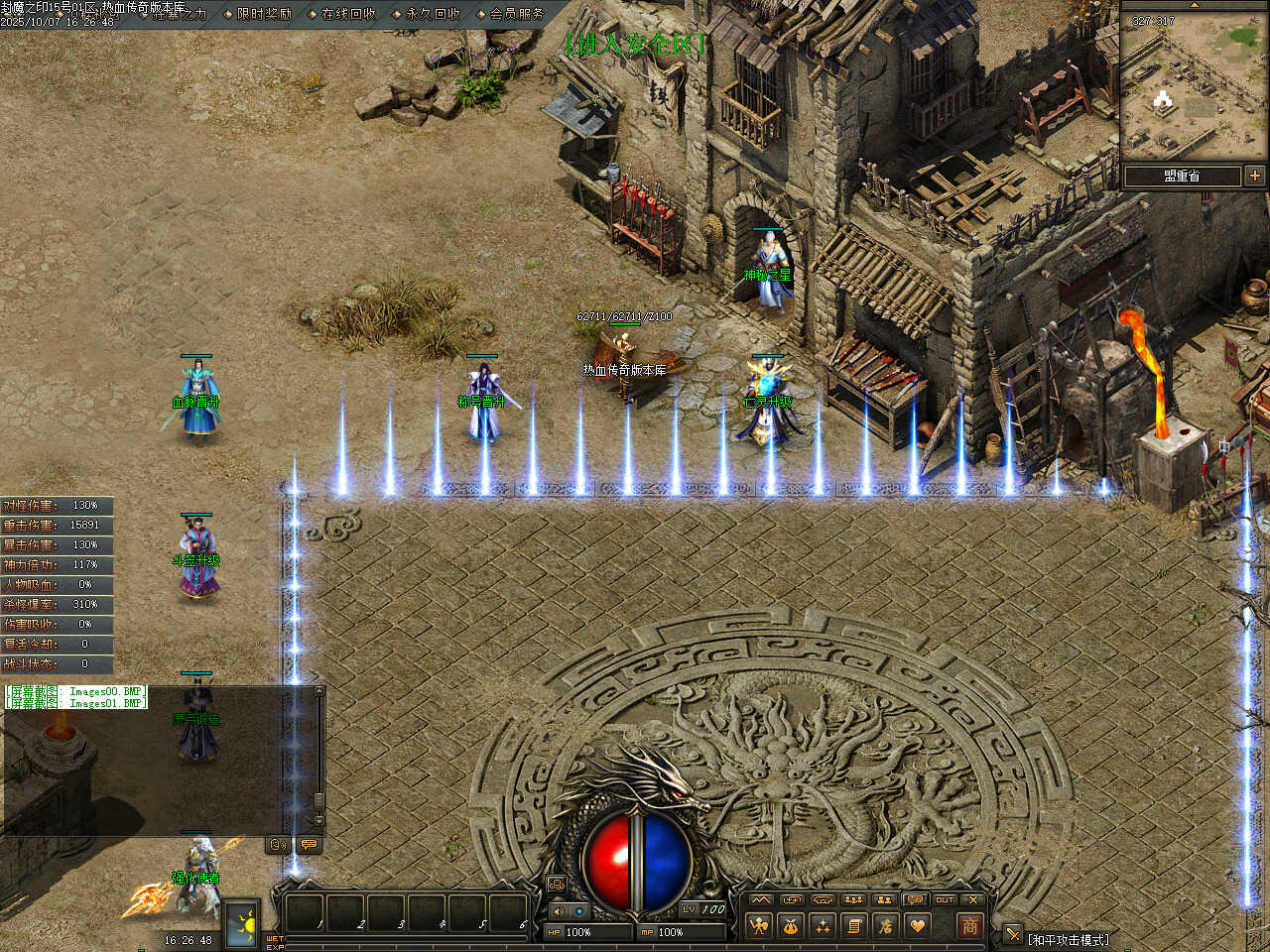Toggle the sword attack mode icon
The width and height of the screenshot is (1270, 952).
(1012, 934)
